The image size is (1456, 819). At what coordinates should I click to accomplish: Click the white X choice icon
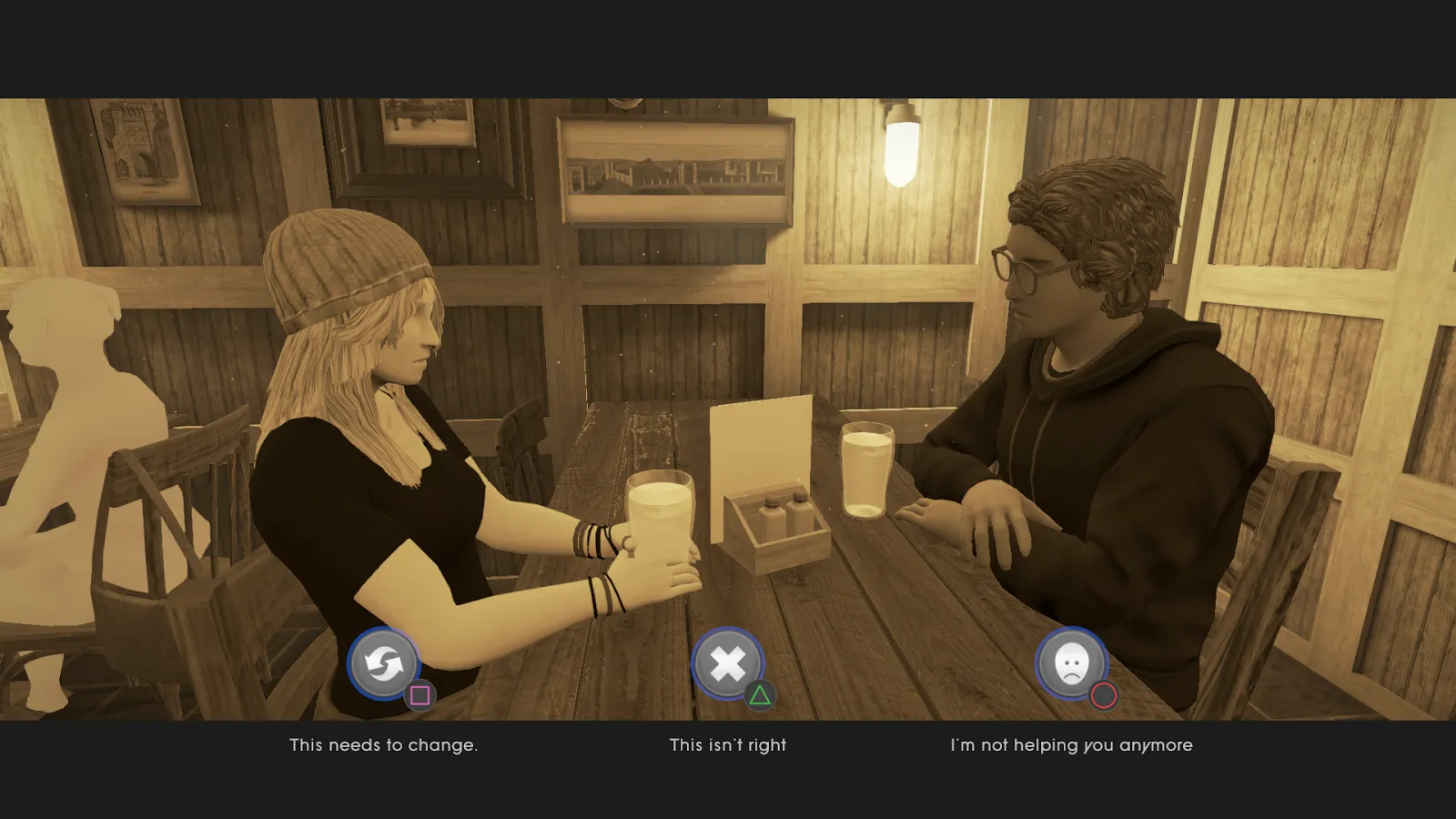click(x=727, y=663)
